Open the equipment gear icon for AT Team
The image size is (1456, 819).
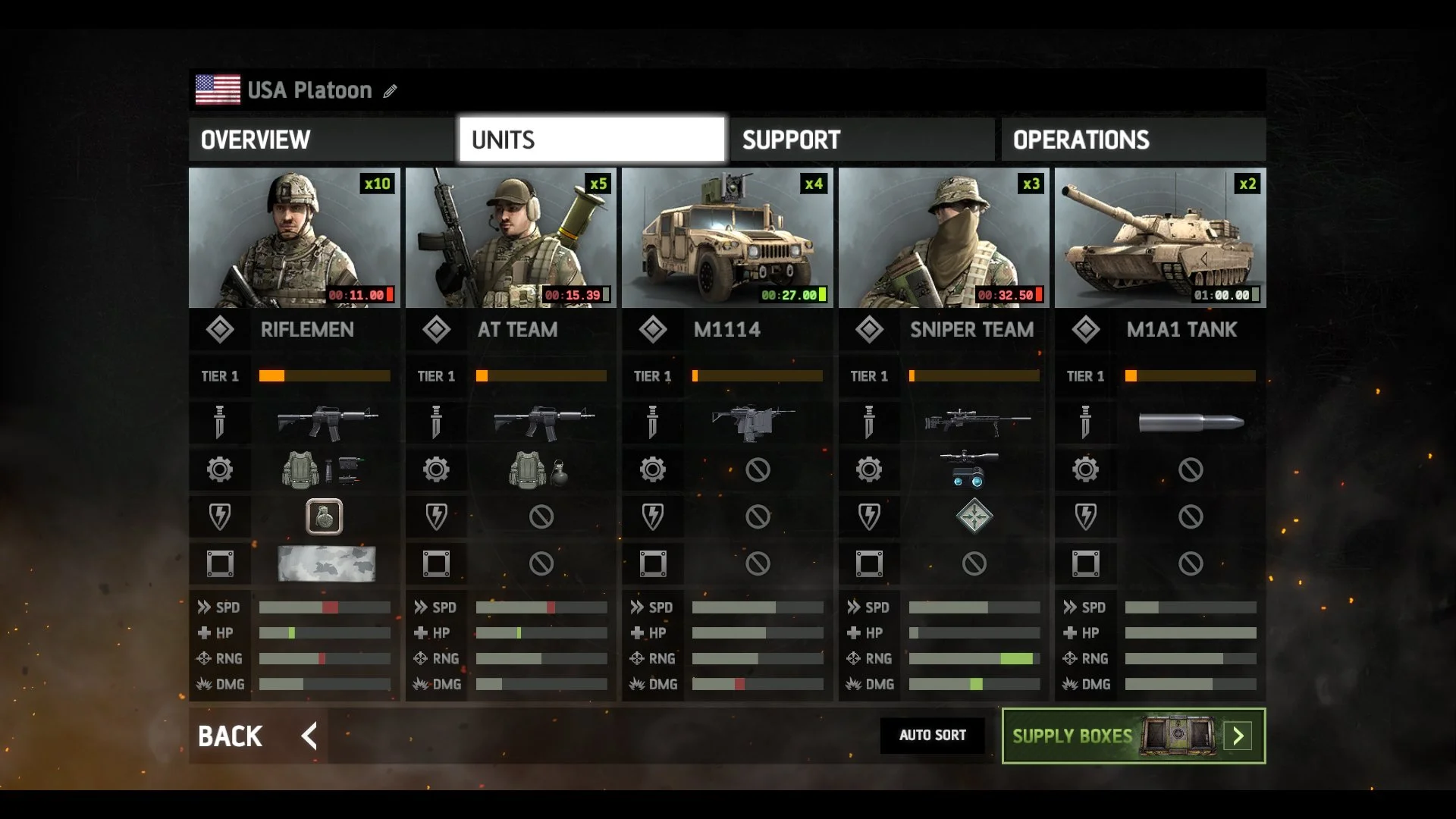click(x=436, y=469)
